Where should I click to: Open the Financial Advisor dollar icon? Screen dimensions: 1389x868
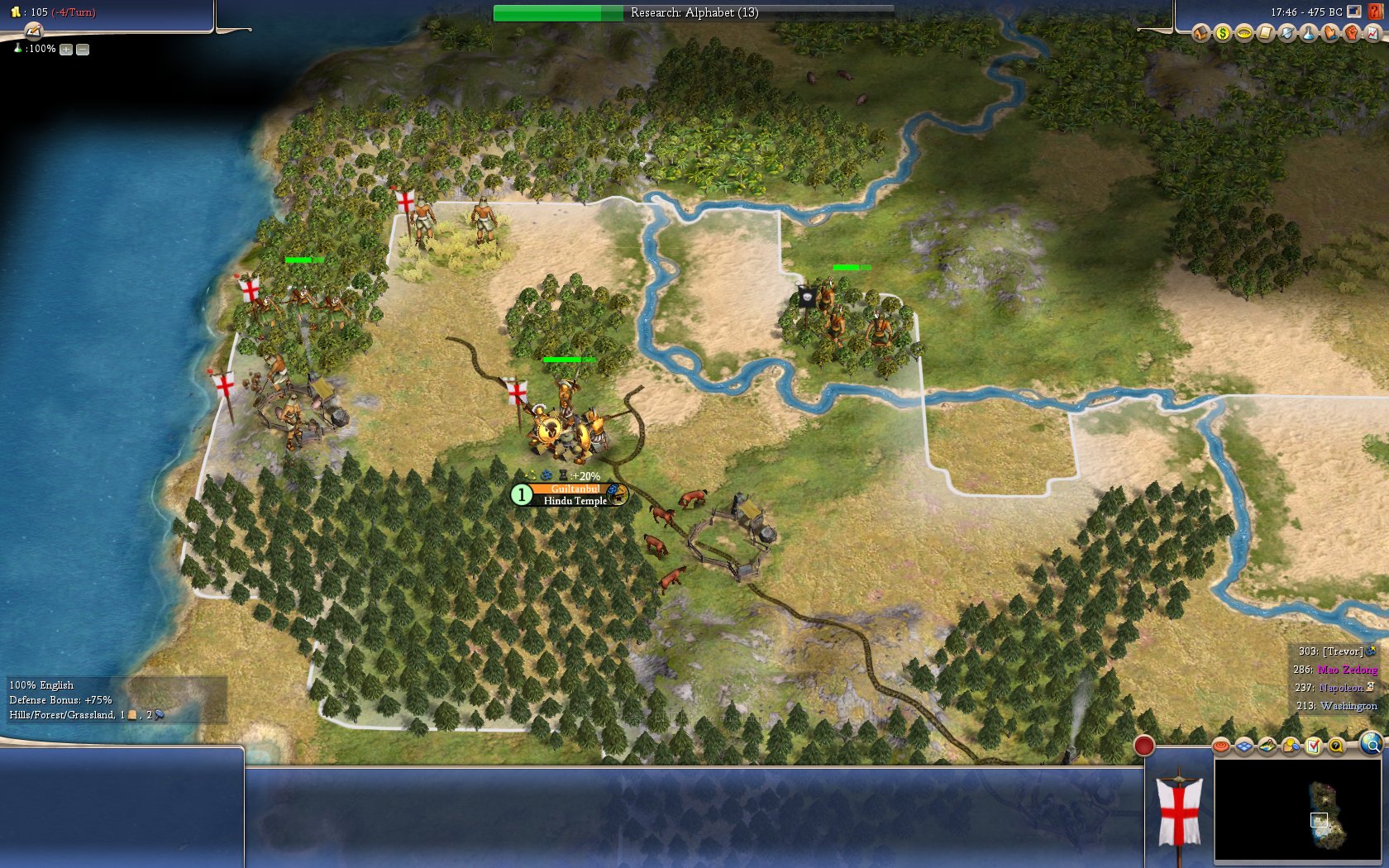pos(1222,33)
